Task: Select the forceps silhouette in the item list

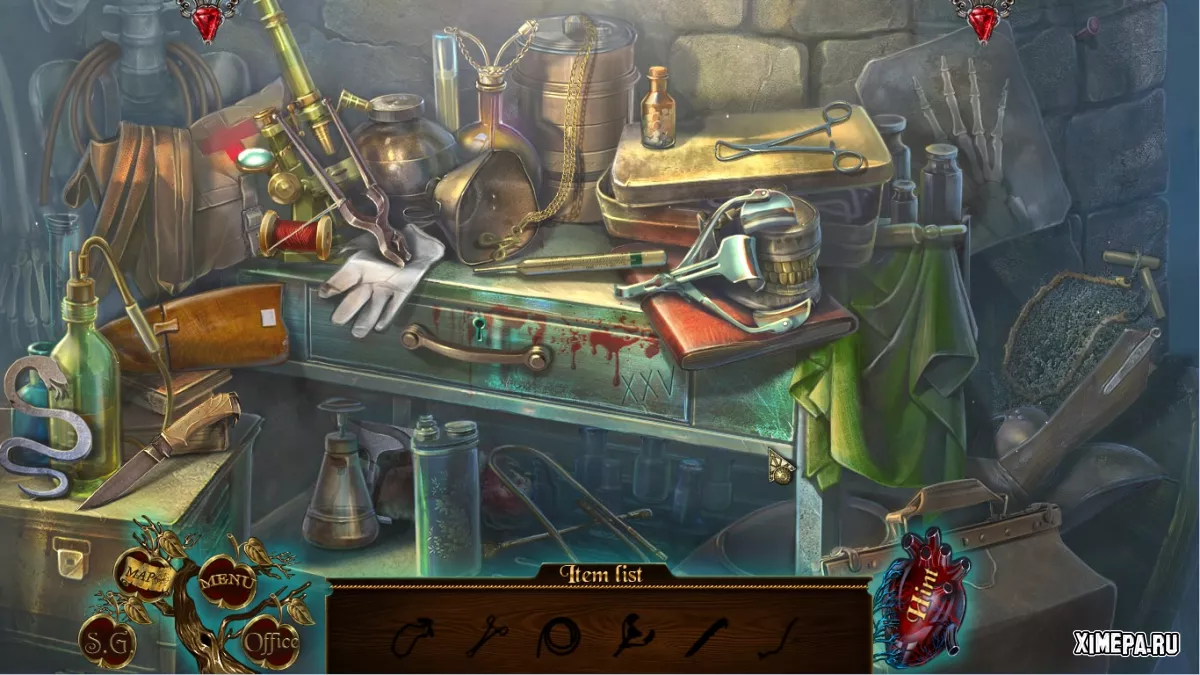Action: pos(486,636)
